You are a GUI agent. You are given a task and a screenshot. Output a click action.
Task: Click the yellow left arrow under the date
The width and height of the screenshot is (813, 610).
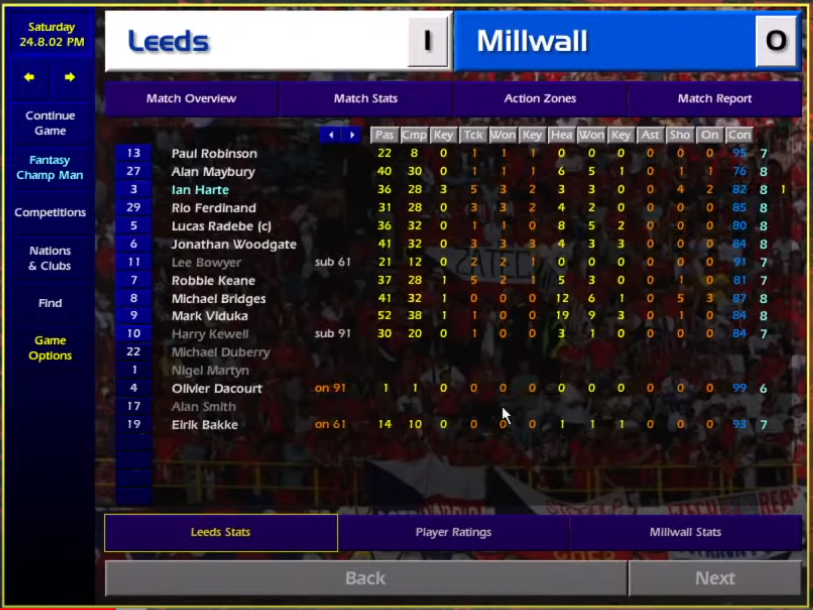coord(29,77)
